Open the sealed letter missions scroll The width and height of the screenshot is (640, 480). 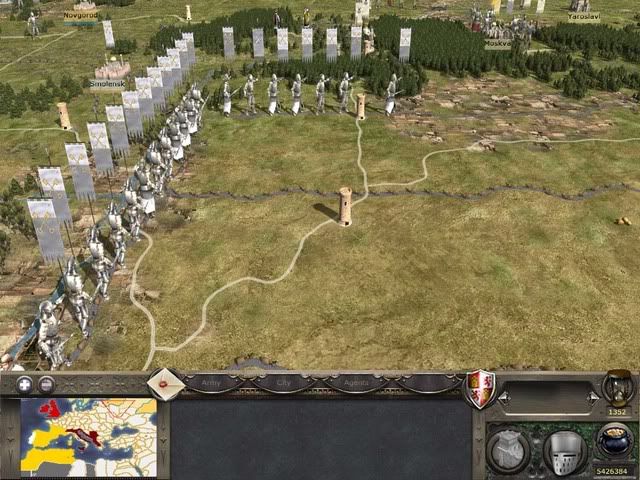tap(165, 383)
